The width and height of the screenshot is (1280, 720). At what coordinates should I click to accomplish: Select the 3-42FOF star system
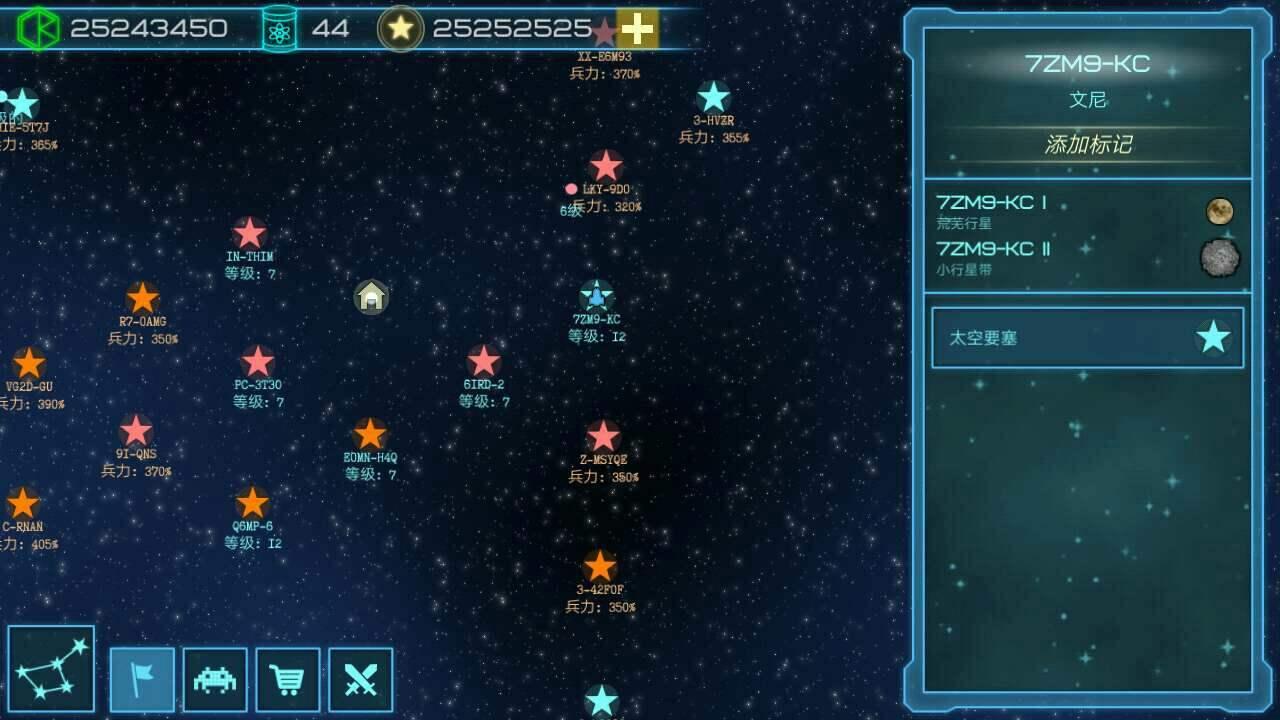click(600, 567)
